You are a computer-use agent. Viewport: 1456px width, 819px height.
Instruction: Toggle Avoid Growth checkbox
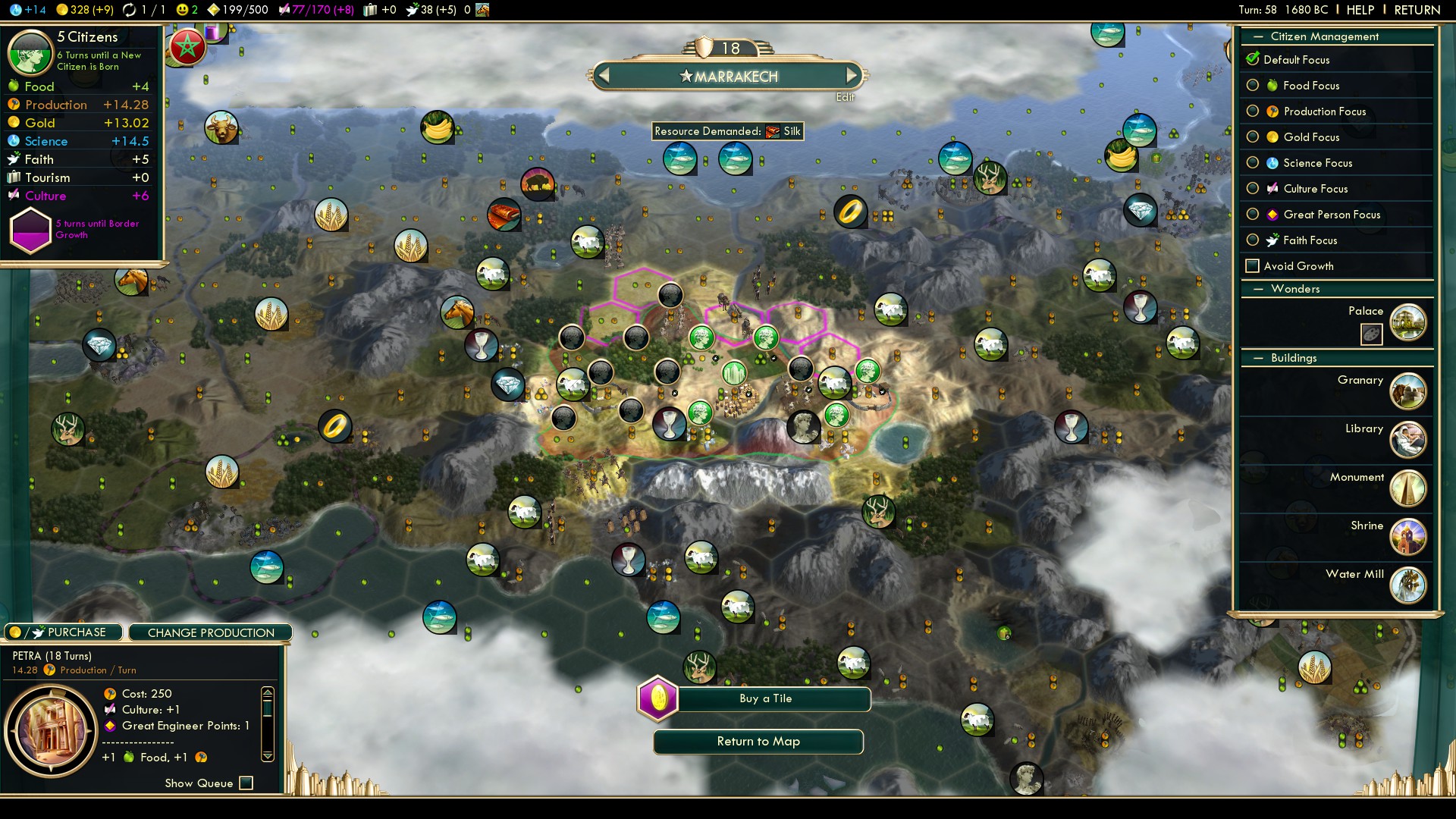(x=1253, y=266)
